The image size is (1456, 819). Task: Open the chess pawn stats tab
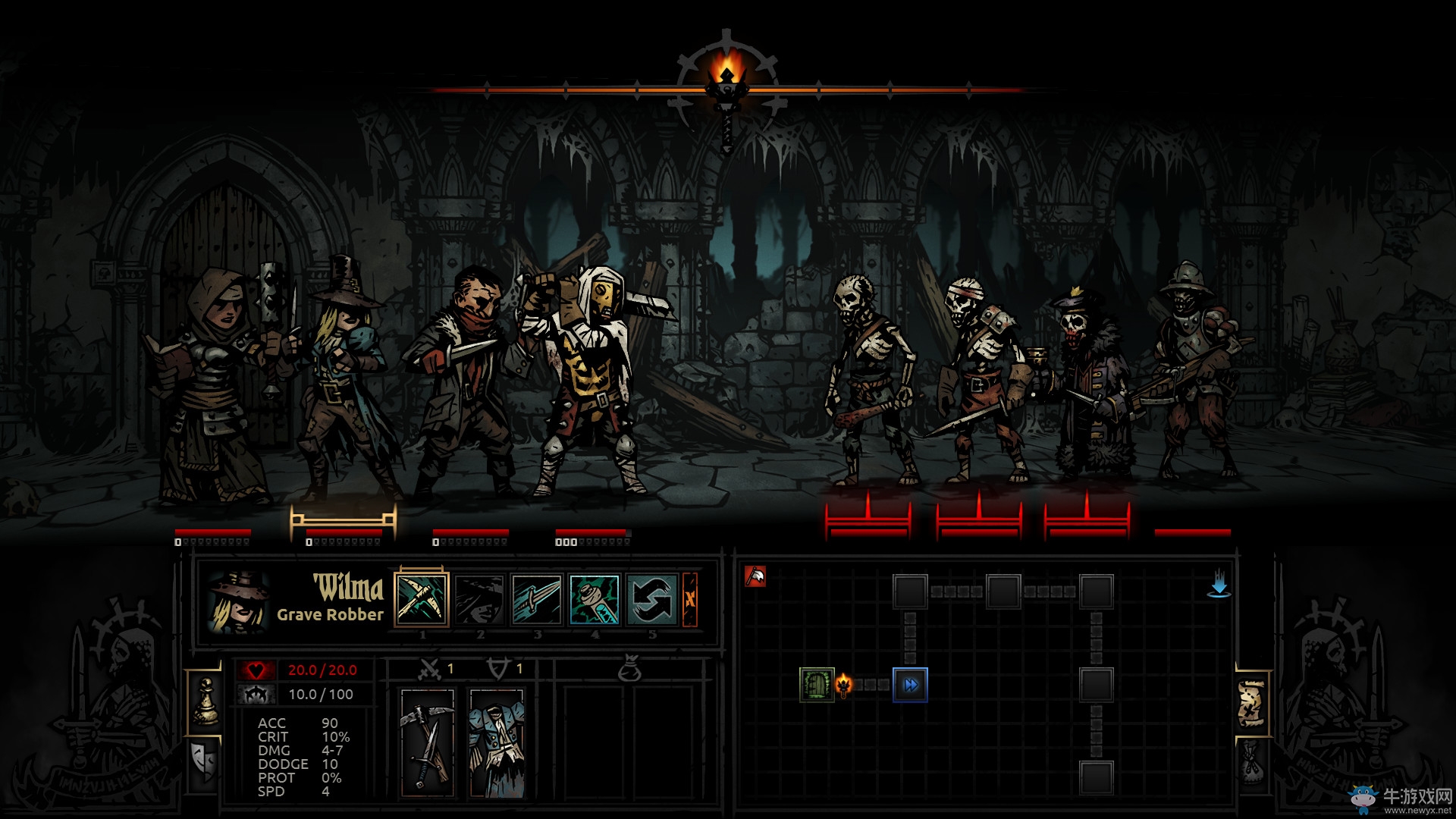tap(205, 701)
